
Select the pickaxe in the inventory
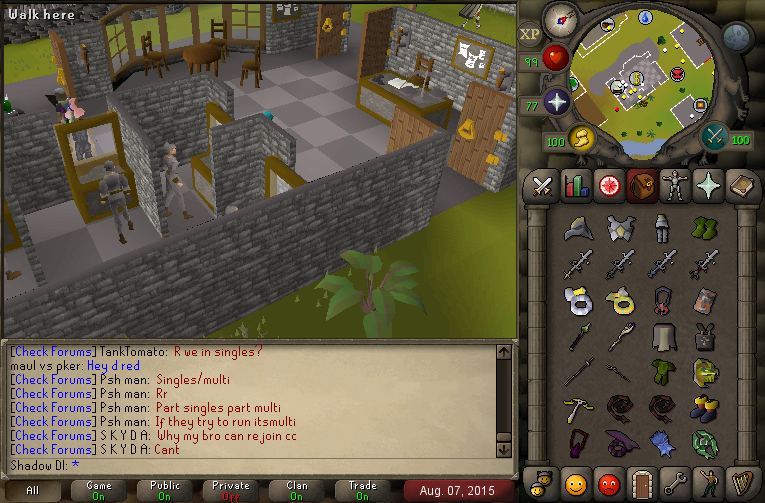pos(577,407)
